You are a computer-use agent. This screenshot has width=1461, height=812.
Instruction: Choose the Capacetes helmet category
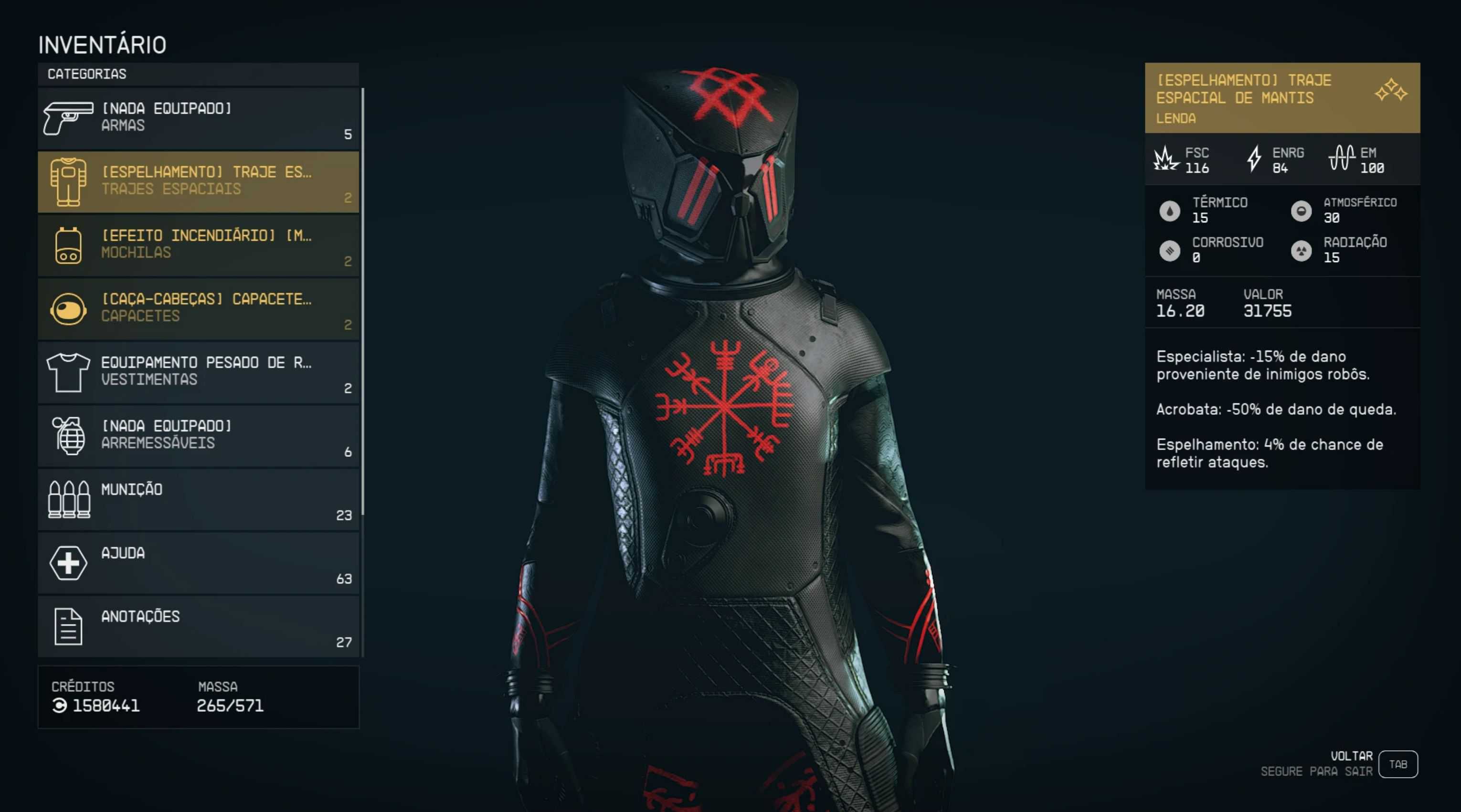[198, 308]
